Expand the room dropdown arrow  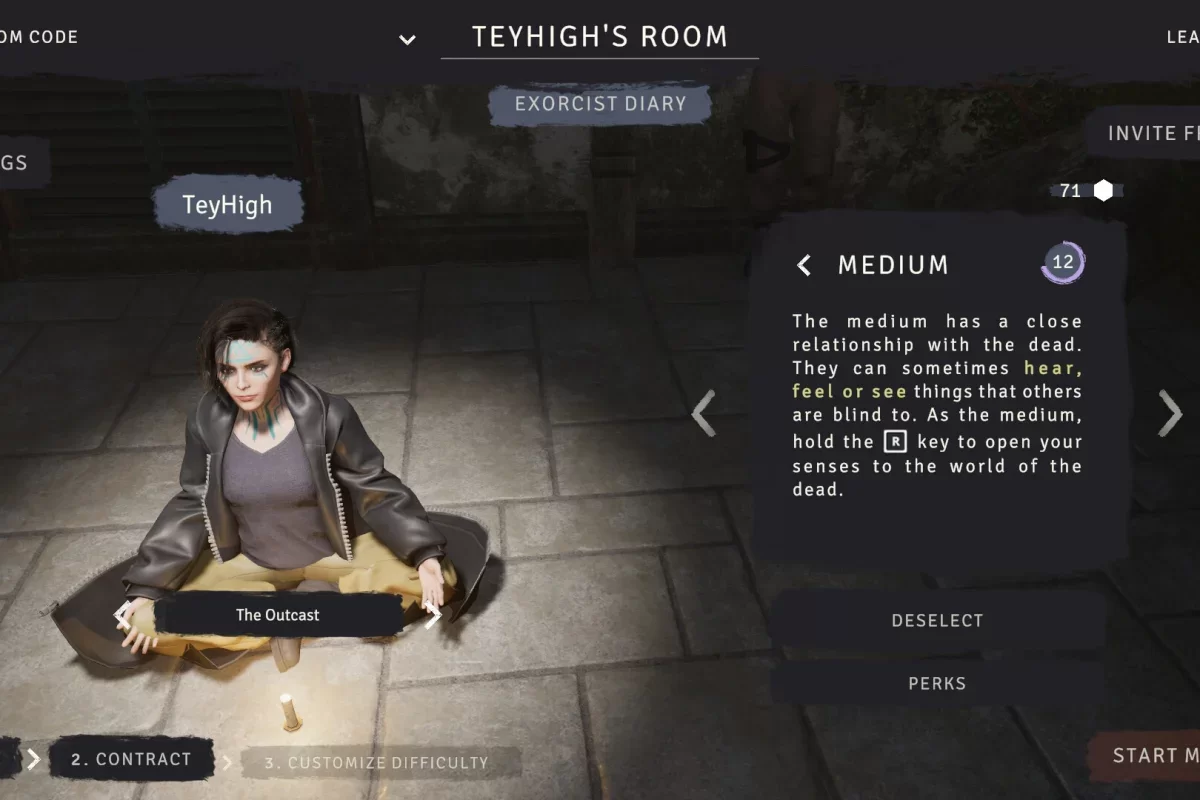click(x=407, y=40)
